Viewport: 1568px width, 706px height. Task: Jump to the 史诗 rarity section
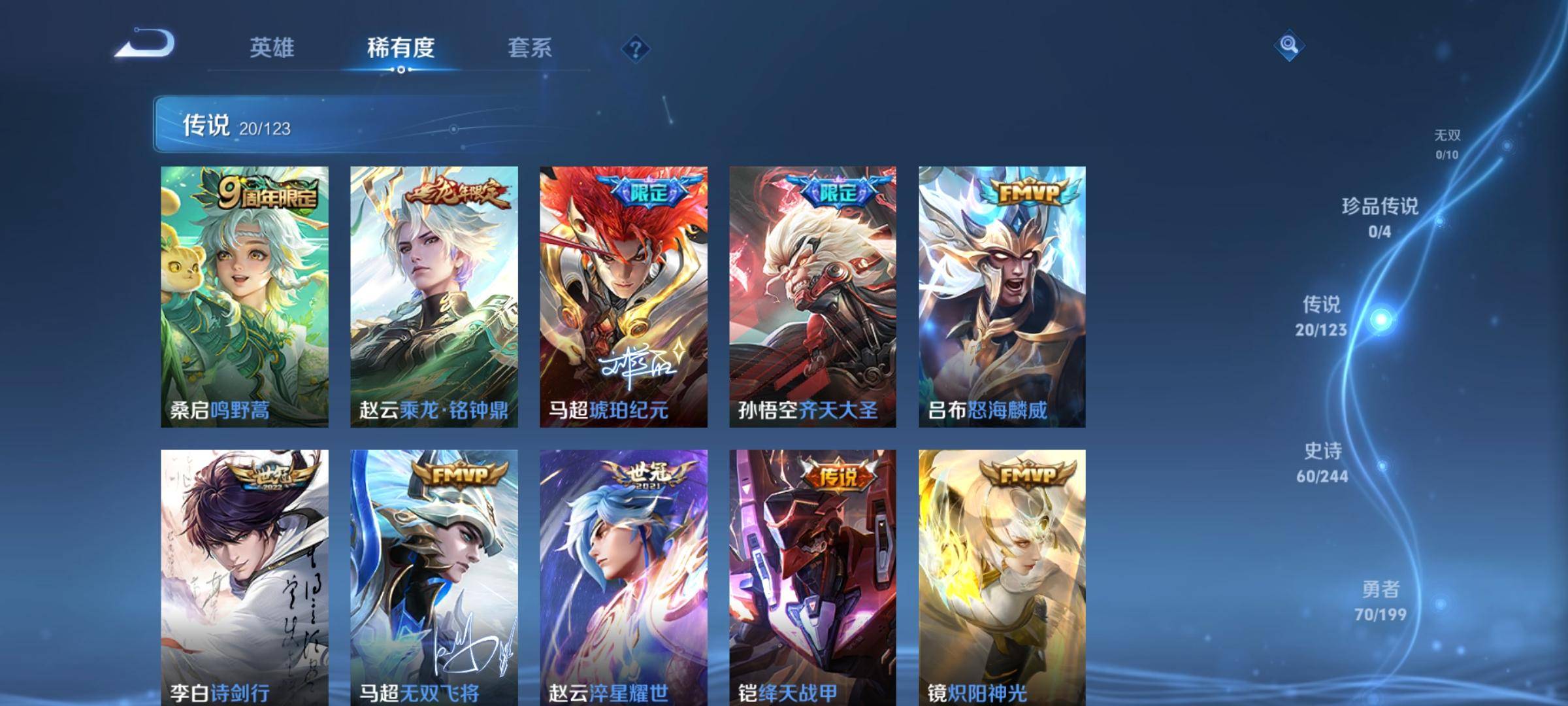1322,462
